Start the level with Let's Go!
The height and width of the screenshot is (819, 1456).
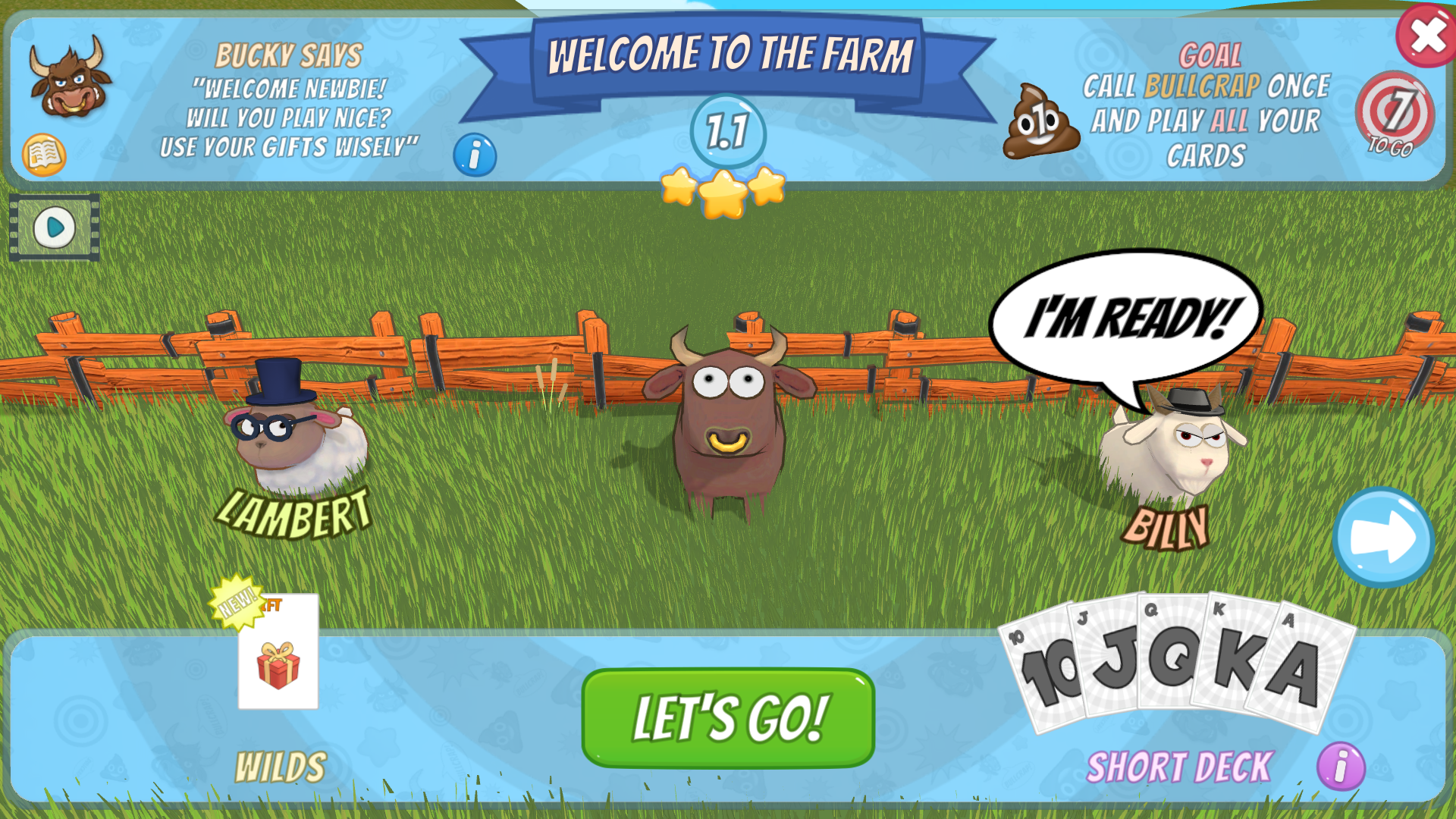[x=727, y=717]
